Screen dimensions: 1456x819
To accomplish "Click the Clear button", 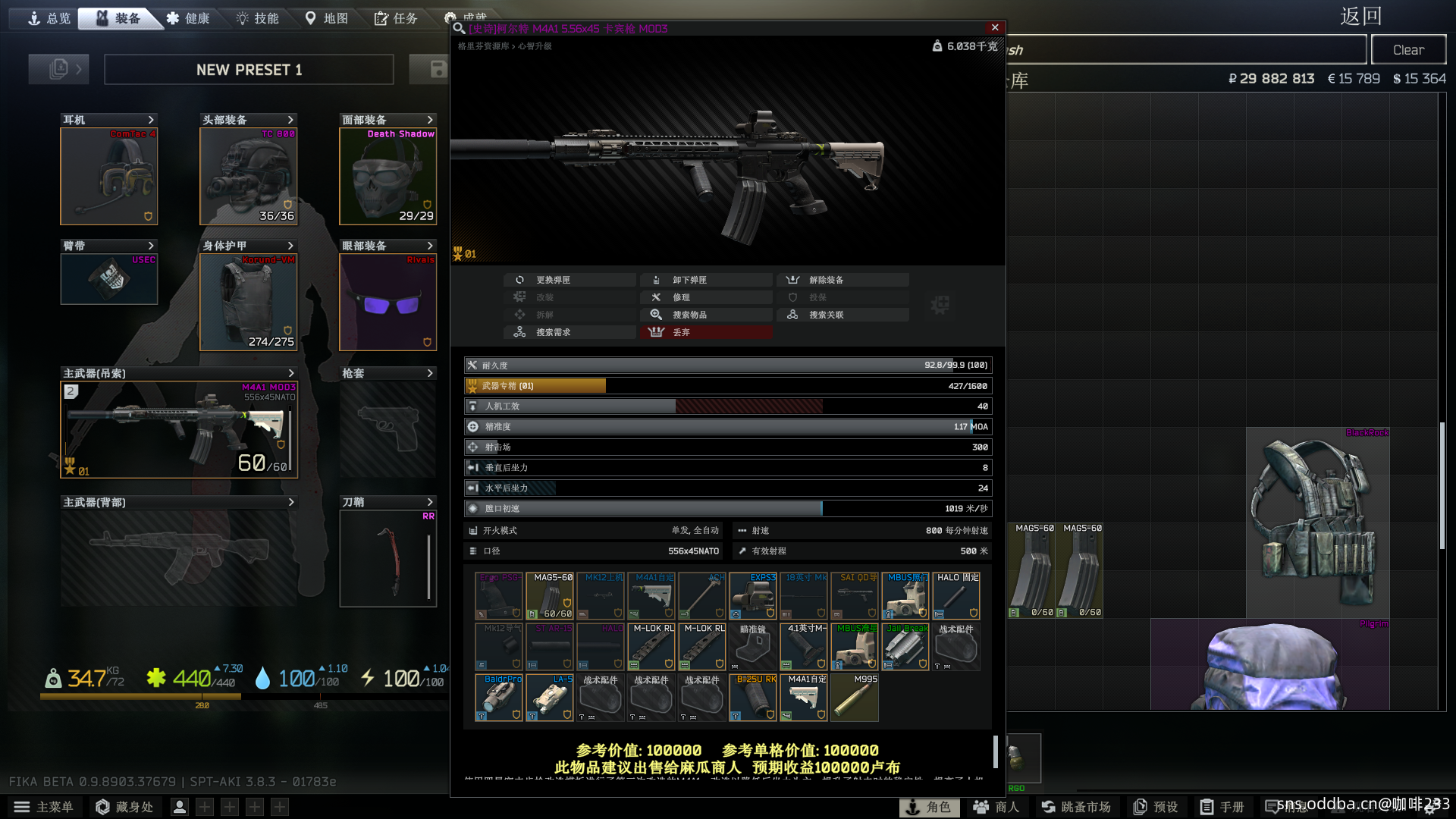I will tap(1408, 50).
